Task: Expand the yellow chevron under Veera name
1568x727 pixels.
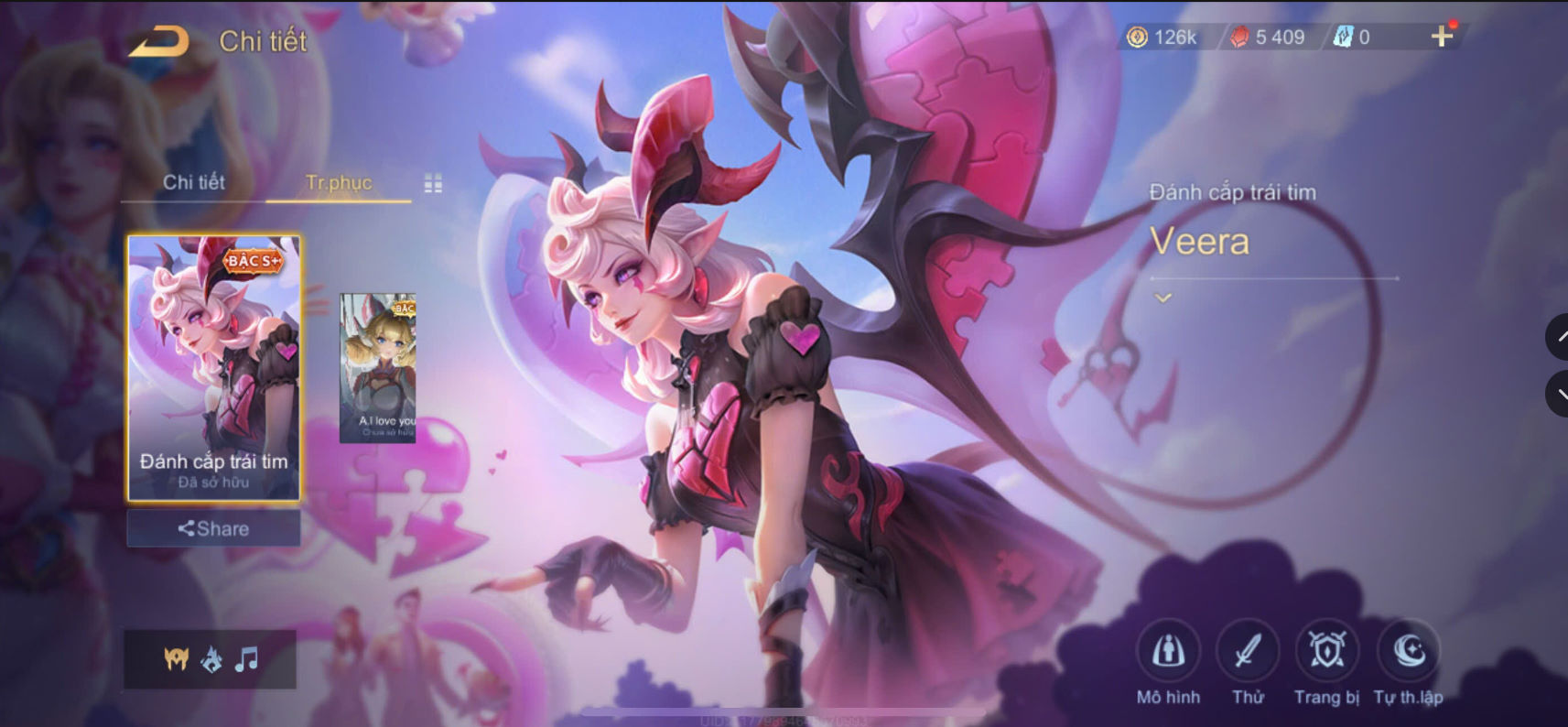Action: tap(1162, 298)
